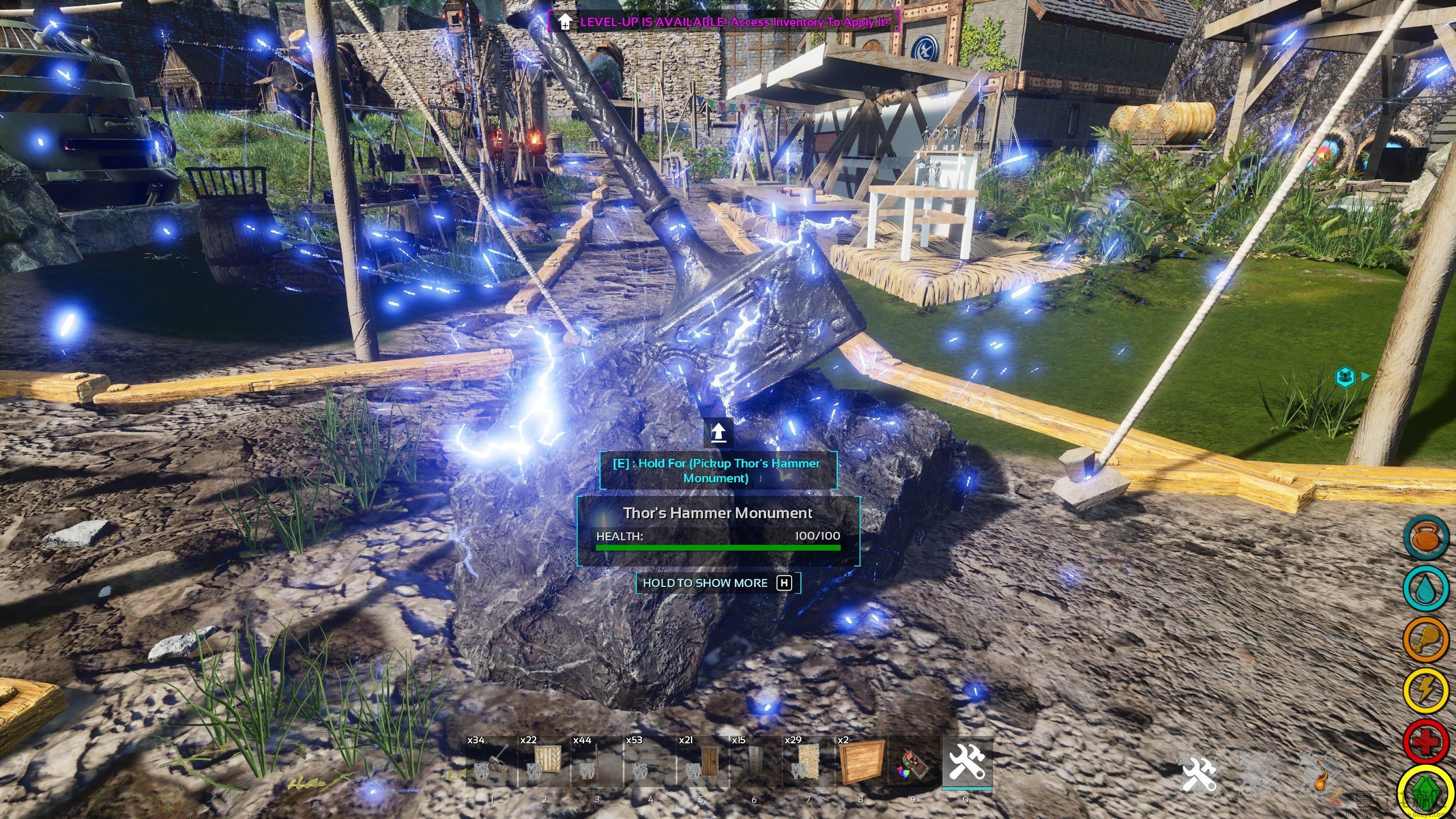The width and height of the screenshot is (1456, 819).
Task: Pick the x21 wooden door hotbar slot
Action: pyautogui.click(x=702, y=762)
